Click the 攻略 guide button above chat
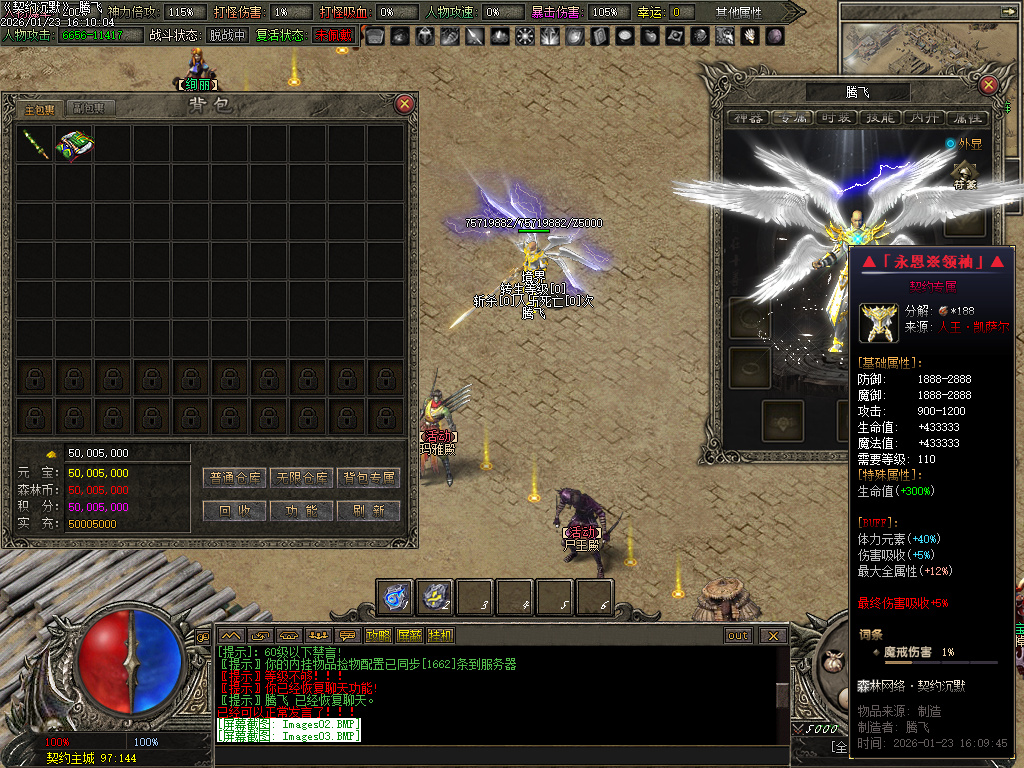This screenshot has width=1024, height=768. [x=378, y=635]
